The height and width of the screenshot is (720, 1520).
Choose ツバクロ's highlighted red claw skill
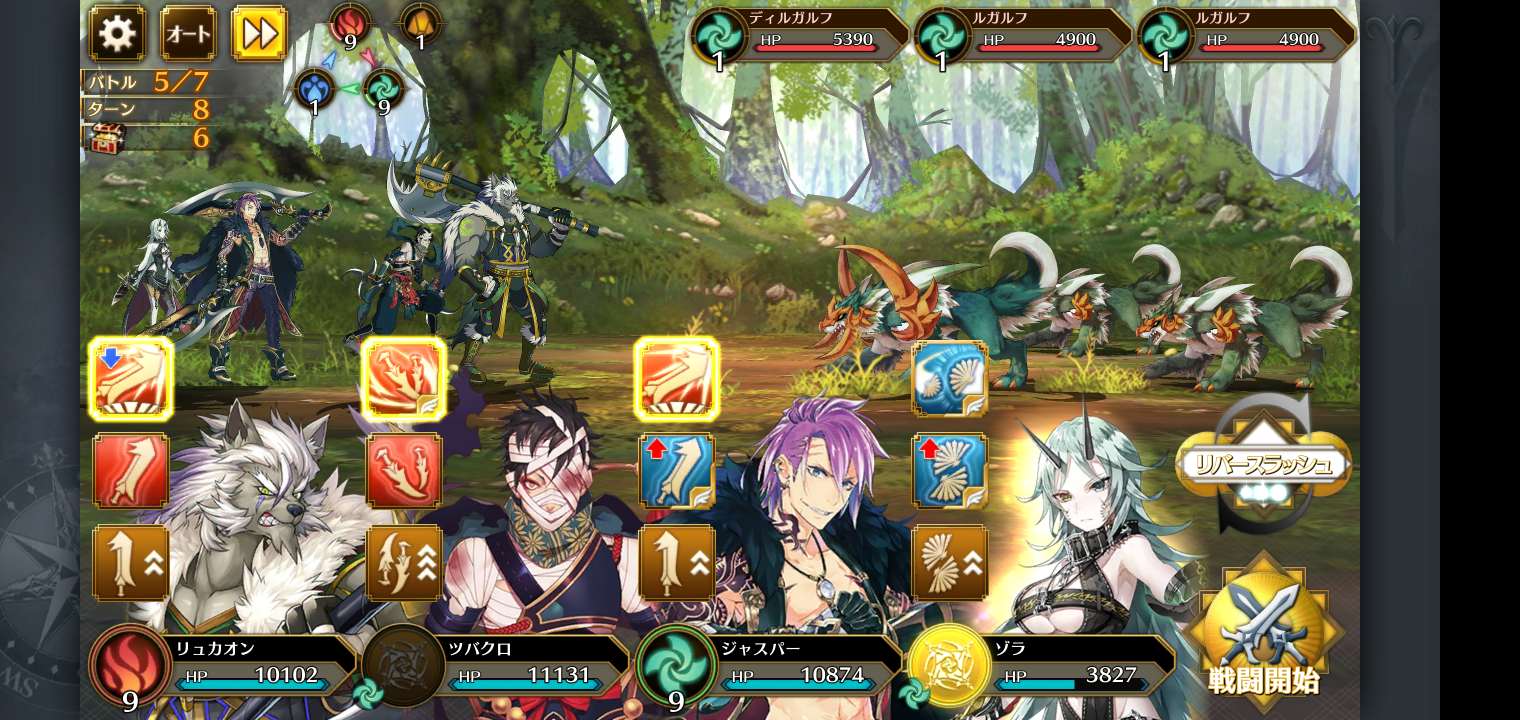404,379
